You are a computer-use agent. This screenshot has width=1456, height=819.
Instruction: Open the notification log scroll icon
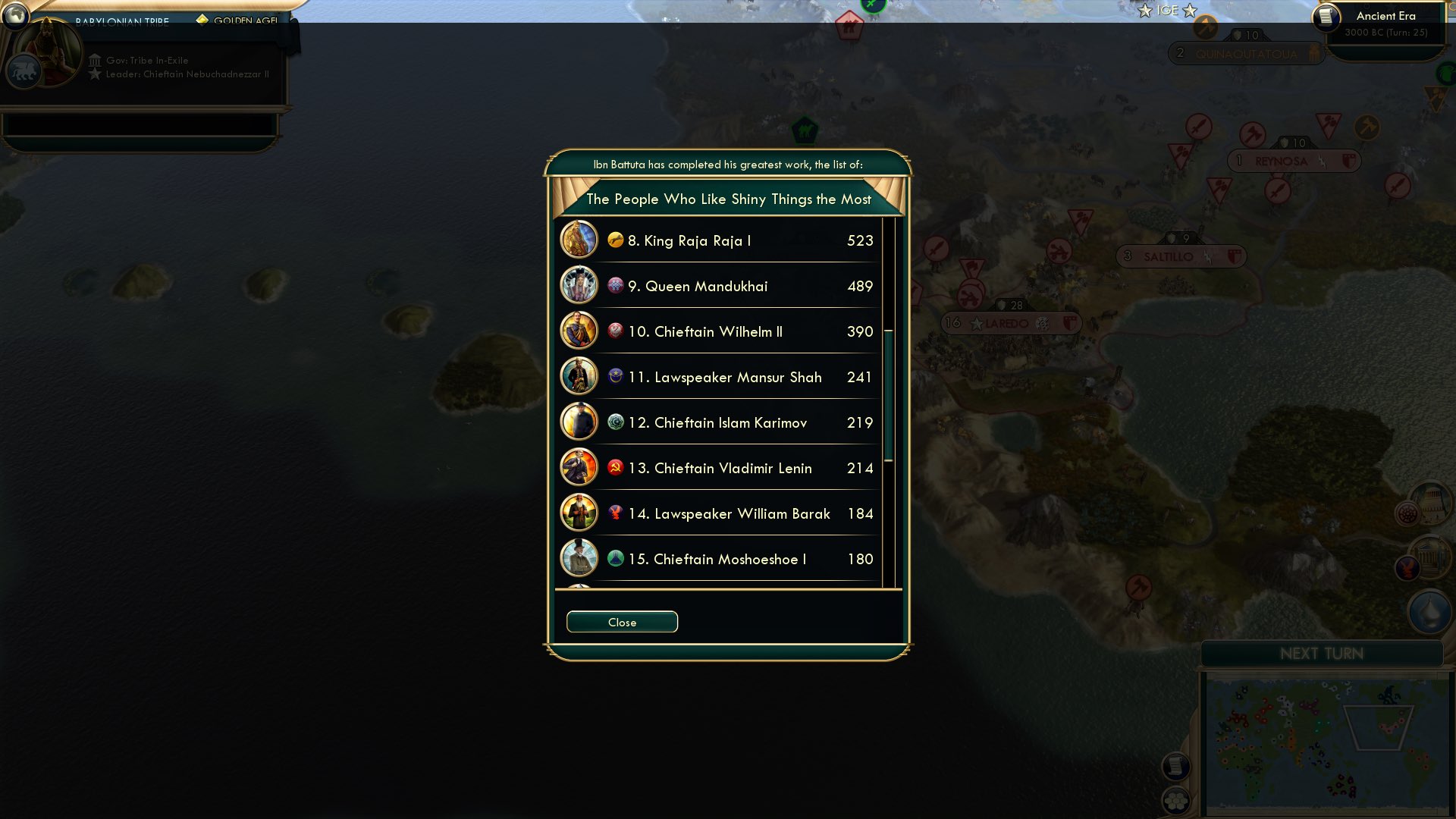(x=1176, y=767)
